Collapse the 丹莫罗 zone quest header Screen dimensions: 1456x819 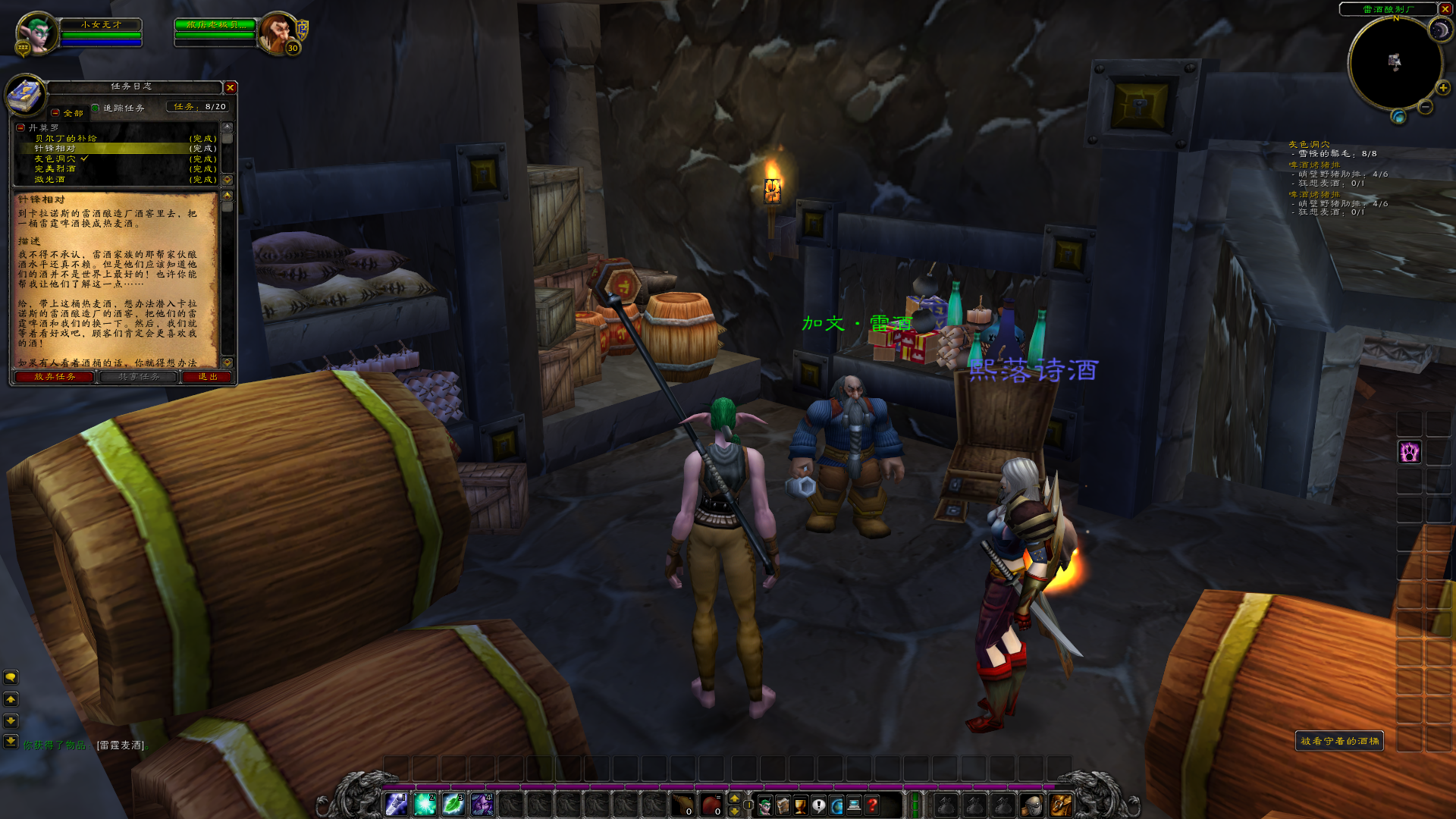[x=20, y=128]
